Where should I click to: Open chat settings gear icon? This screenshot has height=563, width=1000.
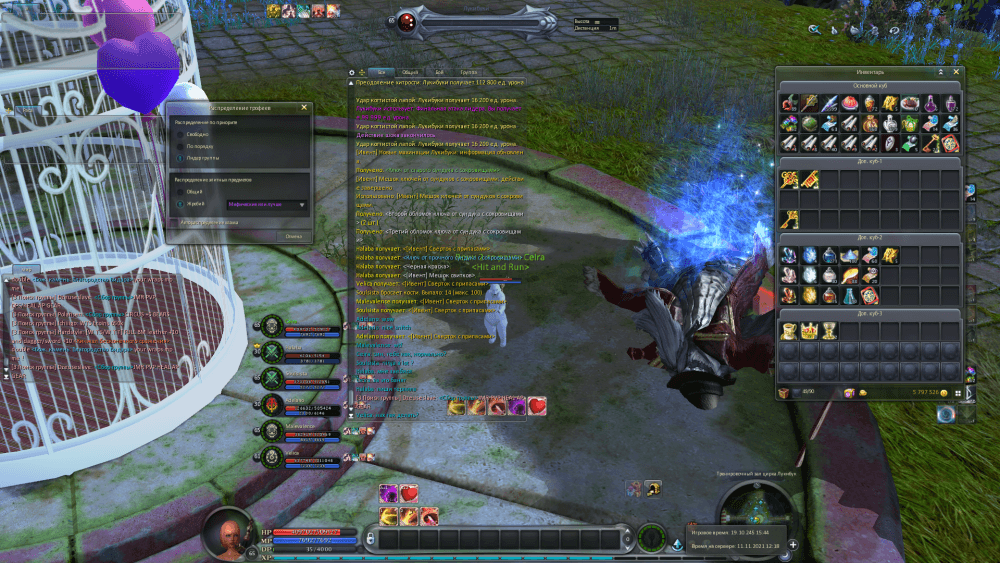click(351, 72)
